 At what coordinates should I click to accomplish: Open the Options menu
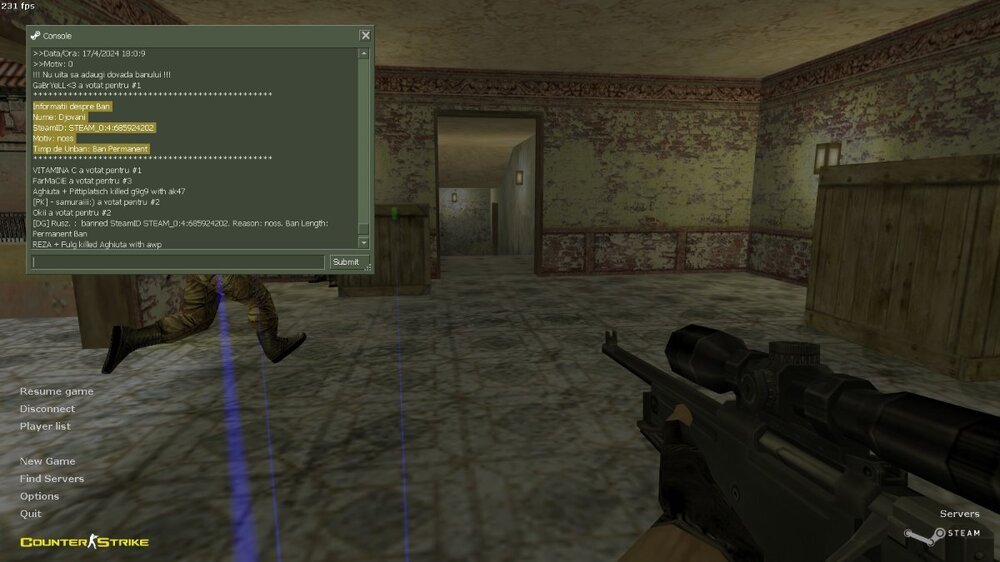point(39,496)
